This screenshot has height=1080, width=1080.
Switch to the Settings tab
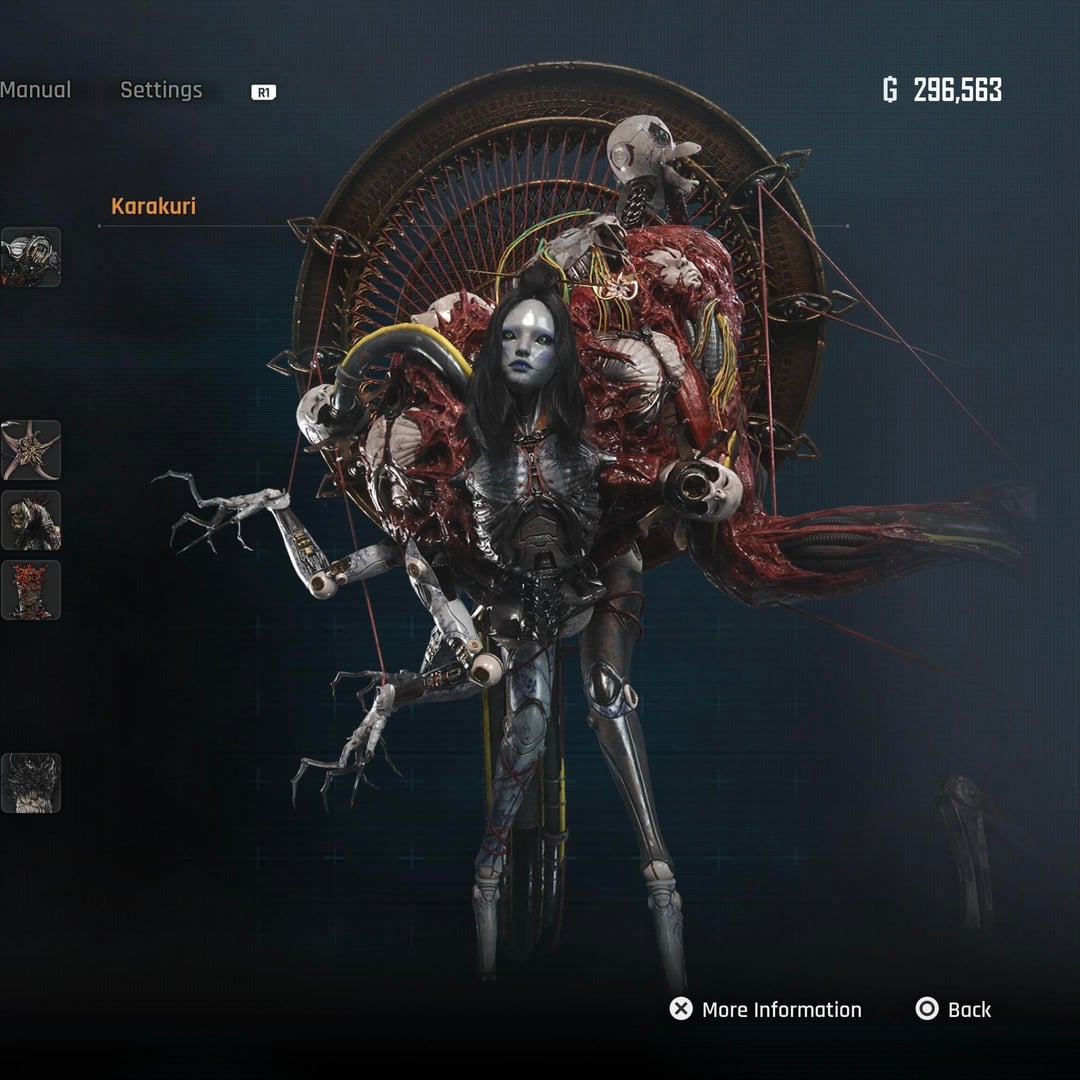161,90
